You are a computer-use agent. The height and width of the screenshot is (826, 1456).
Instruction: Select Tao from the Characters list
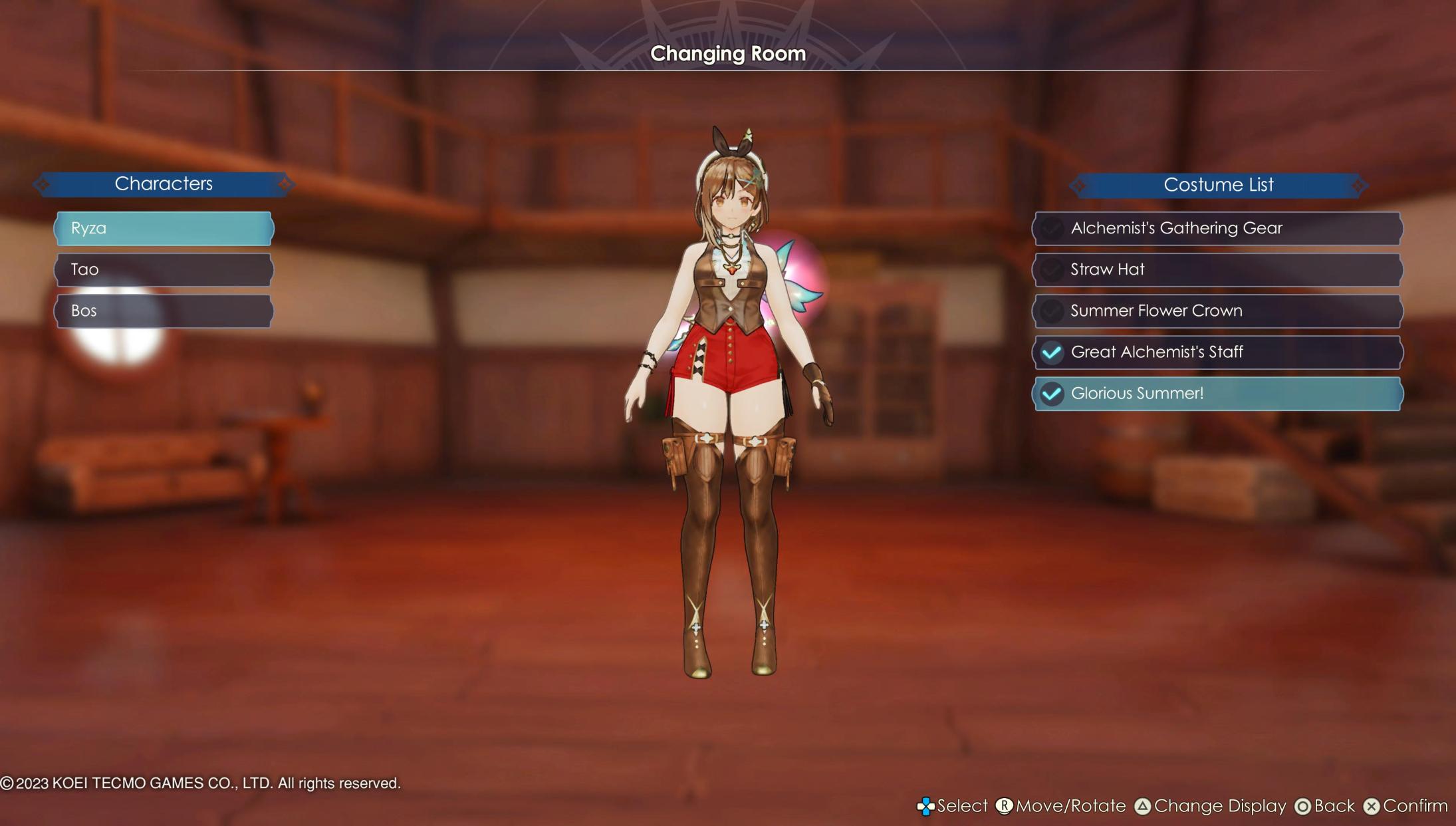tap(164, 269)
